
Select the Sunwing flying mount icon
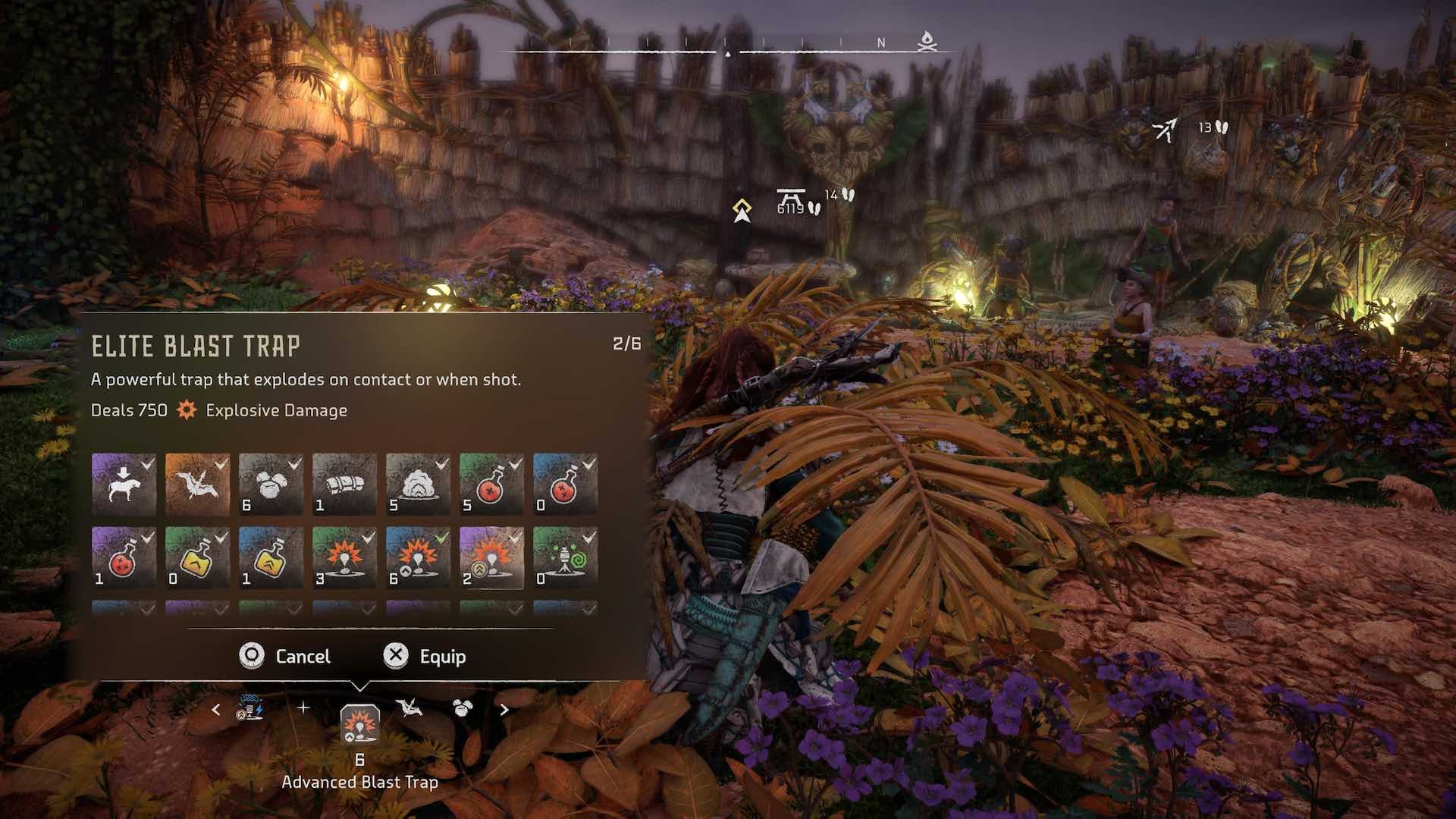pyautogui.click(x=196, y=485)
